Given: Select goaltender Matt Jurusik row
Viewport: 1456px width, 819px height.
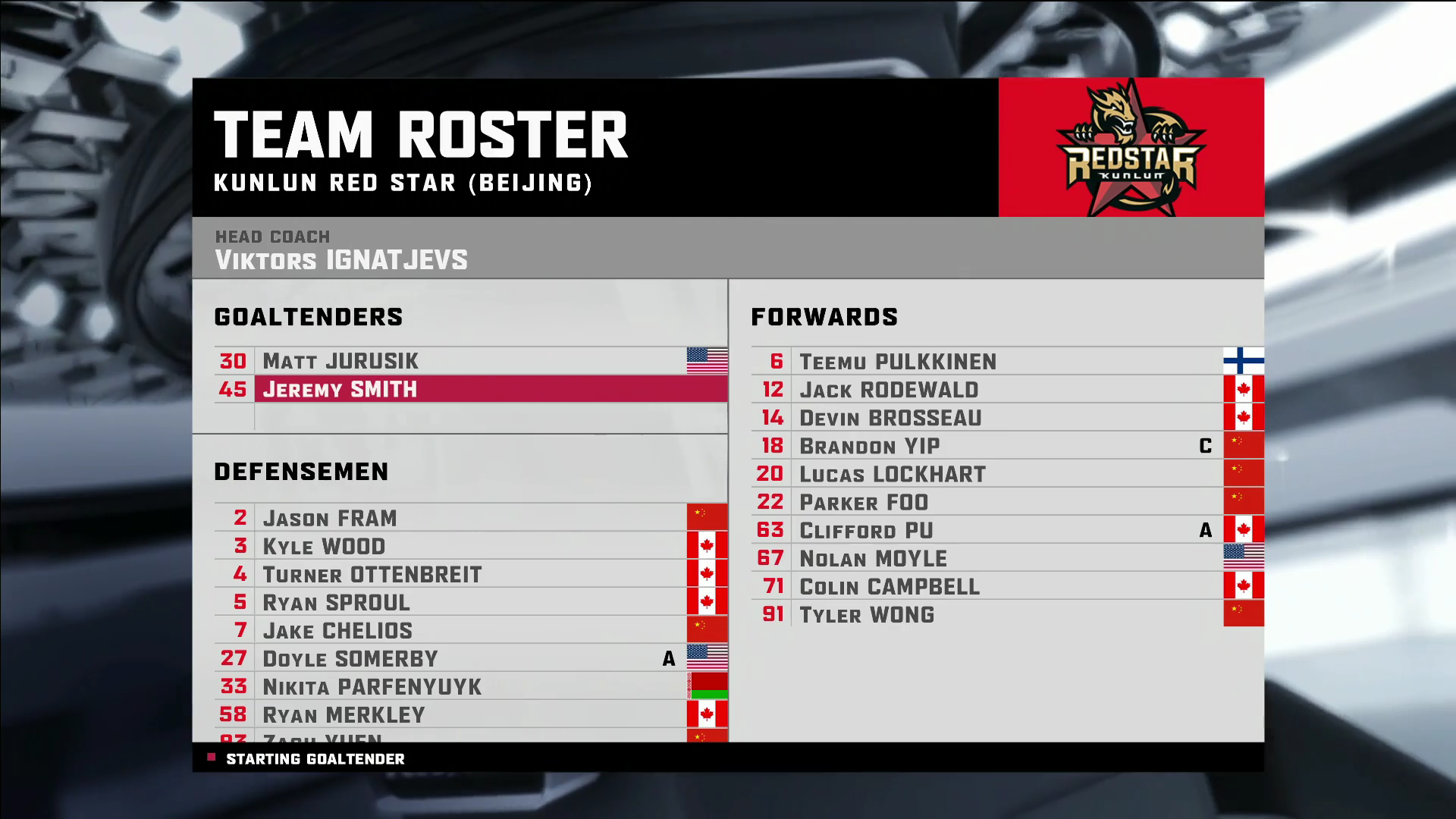Looking at the screenshot, I should (340, 361).
